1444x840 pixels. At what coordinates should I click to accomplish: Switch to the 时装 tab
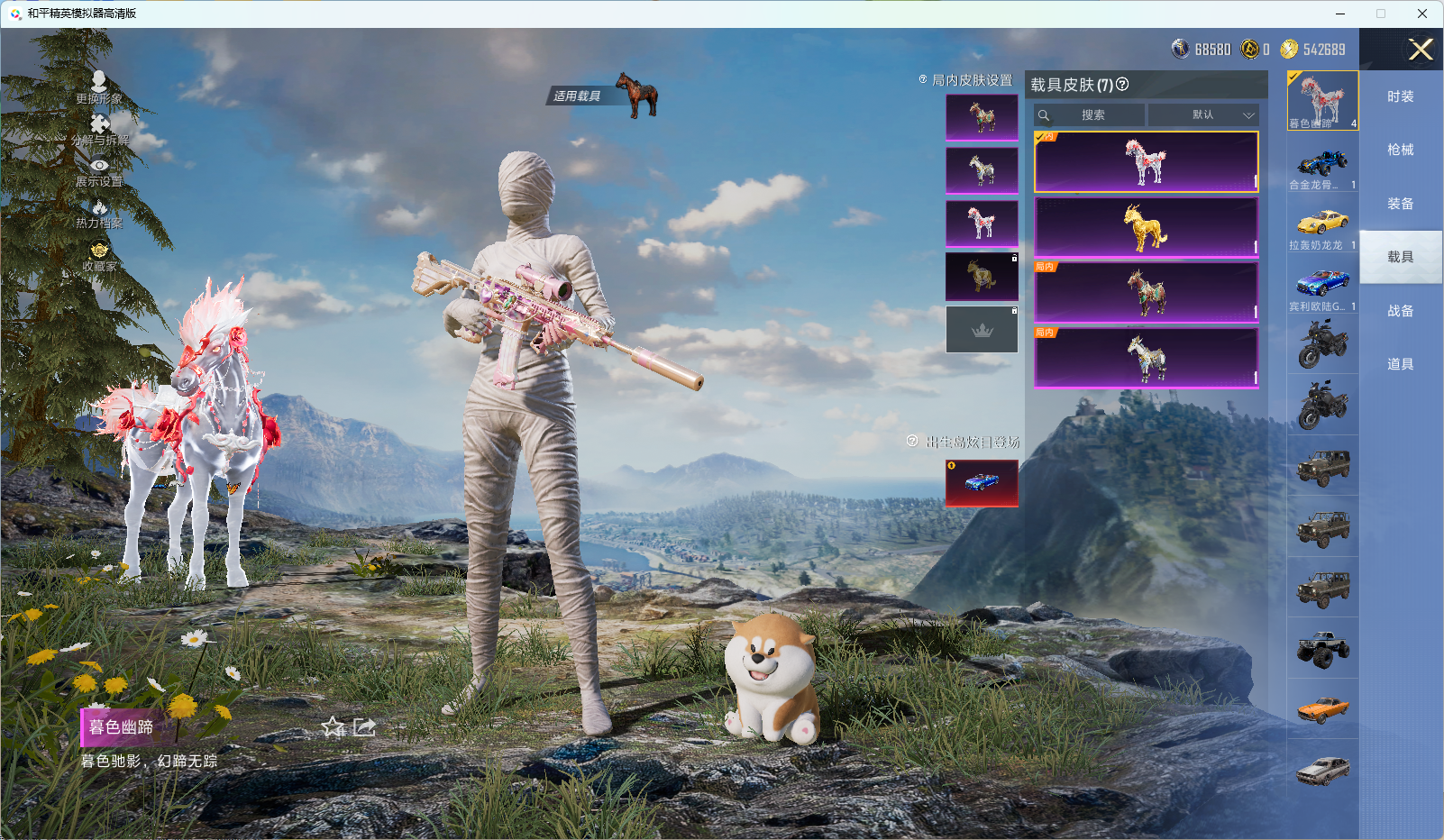coord(1400,96)
